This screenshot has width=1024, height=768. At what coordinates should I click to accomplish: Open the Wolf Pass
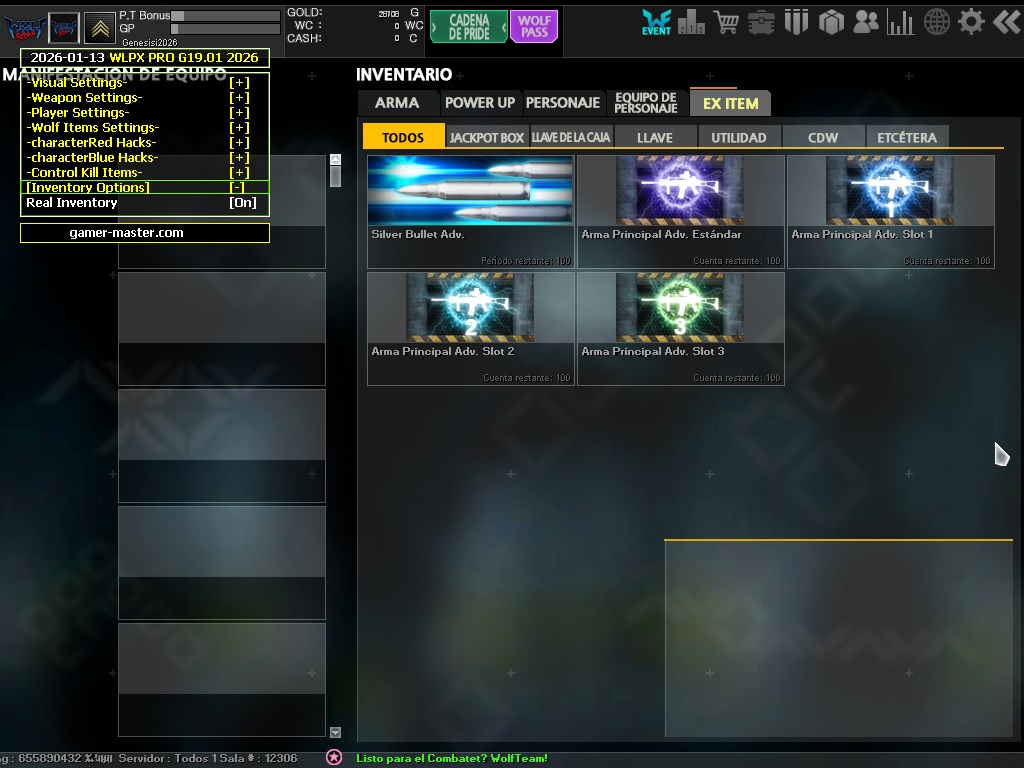[534, 27]
